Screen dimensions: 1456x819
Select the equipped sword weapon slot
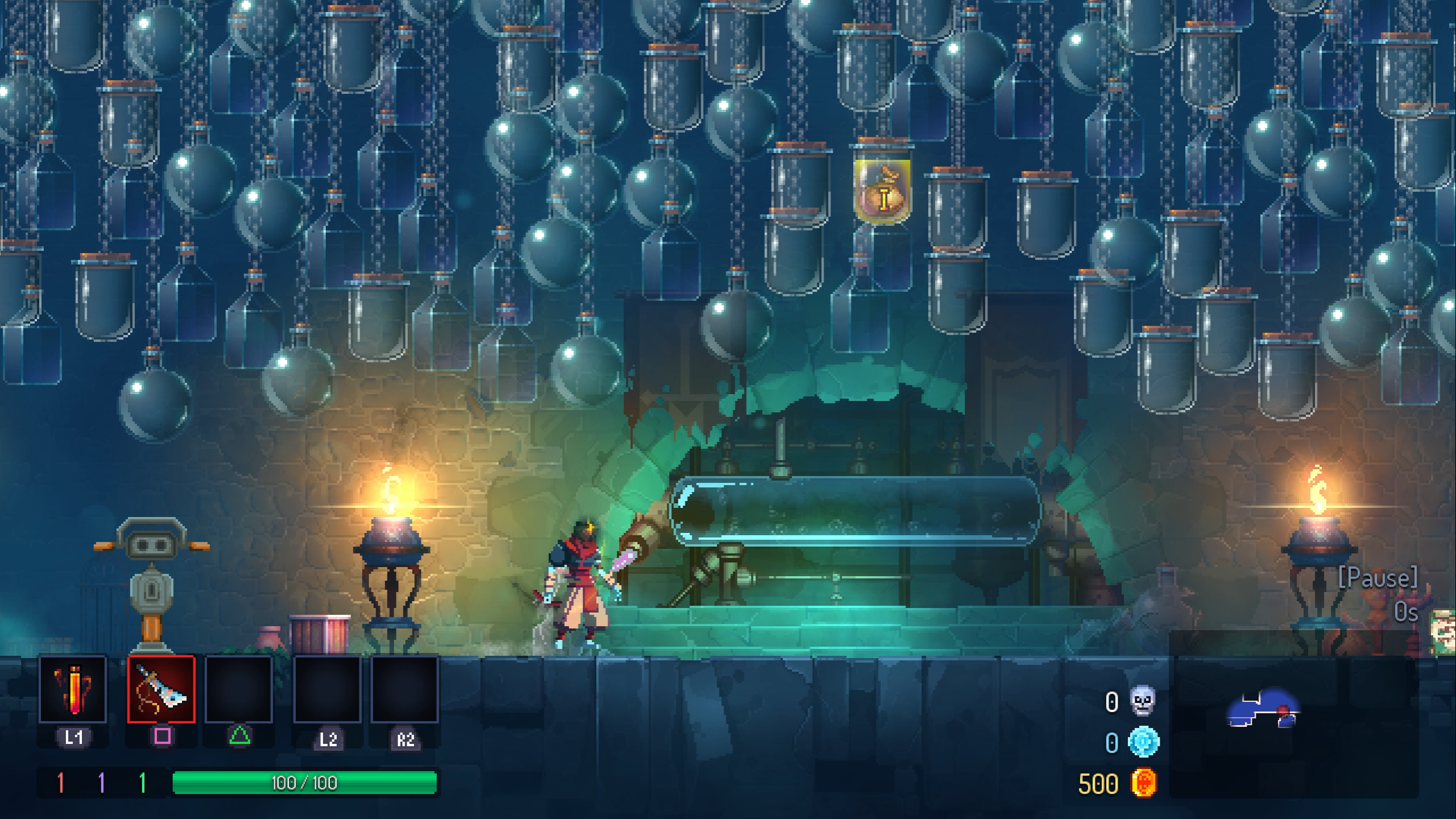point(162,689)
